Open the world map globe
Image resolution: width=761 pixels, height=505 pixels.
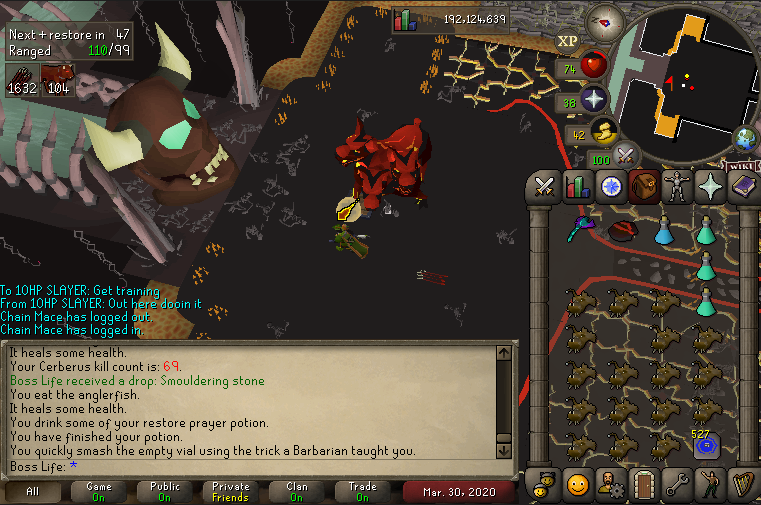pos(744,138)
